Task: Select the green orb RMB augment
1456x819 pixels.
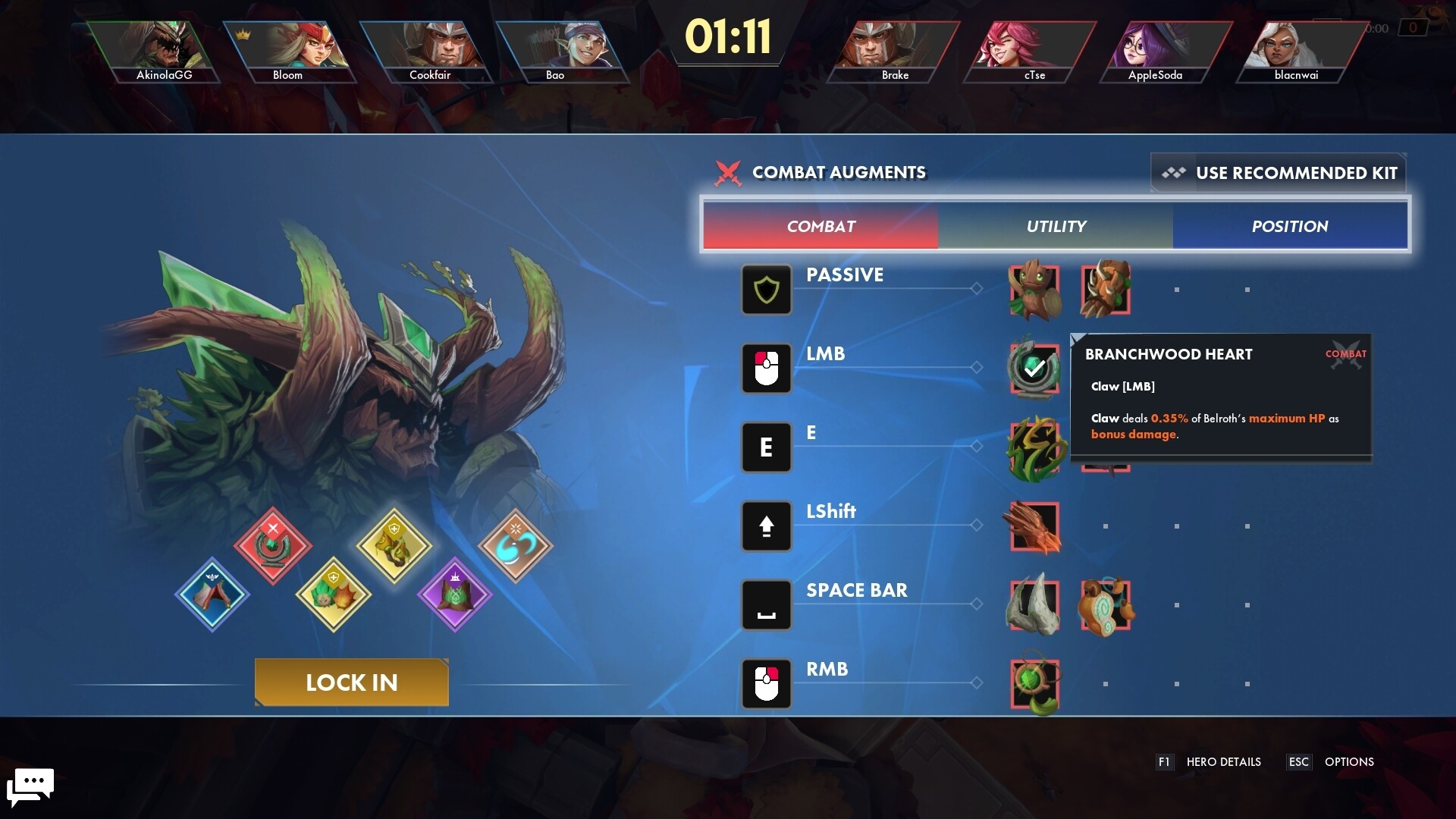Action: (x=1034, y=682)
